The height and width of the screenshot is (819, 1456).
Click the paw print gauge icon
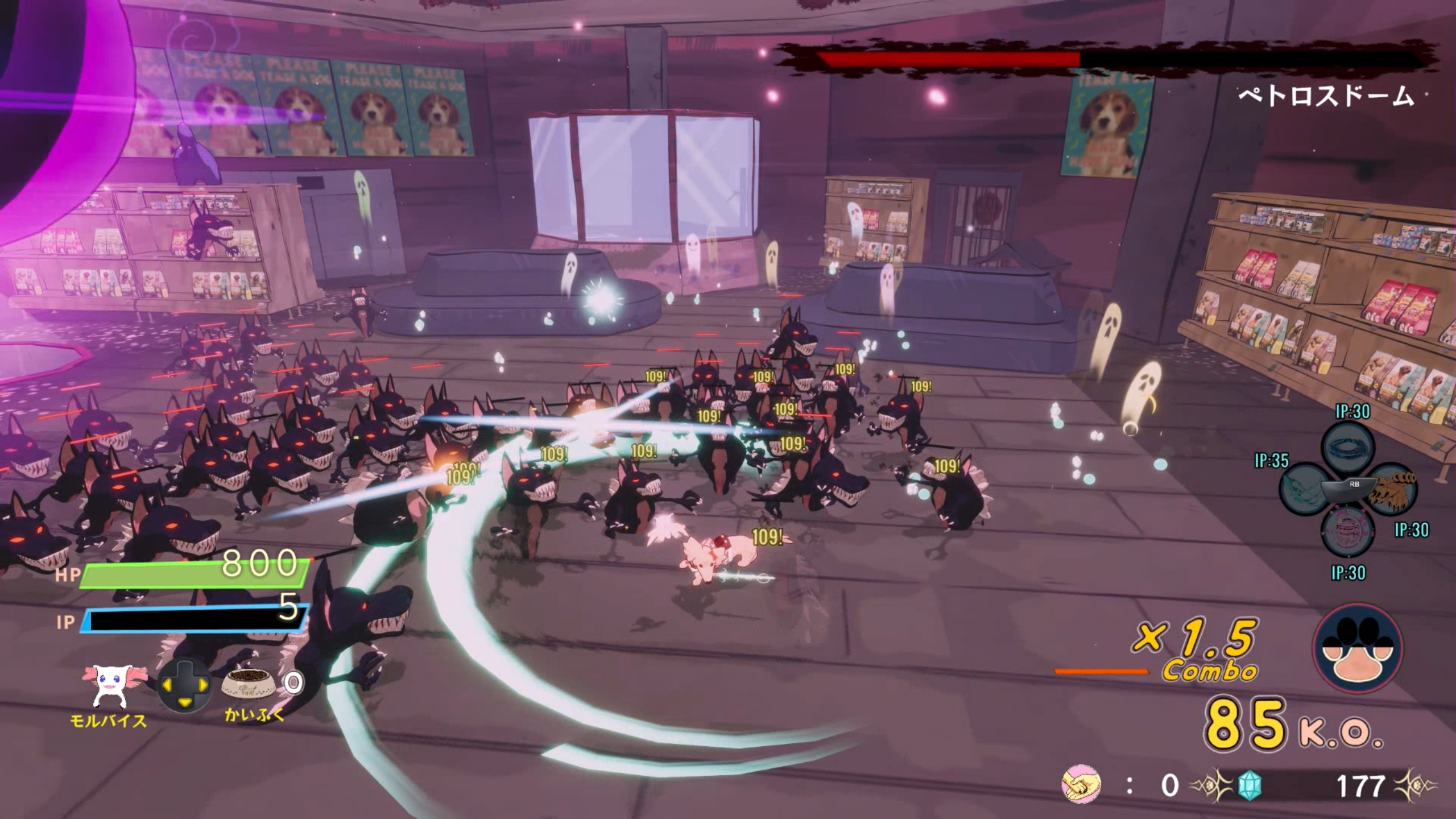(1358, 649)
